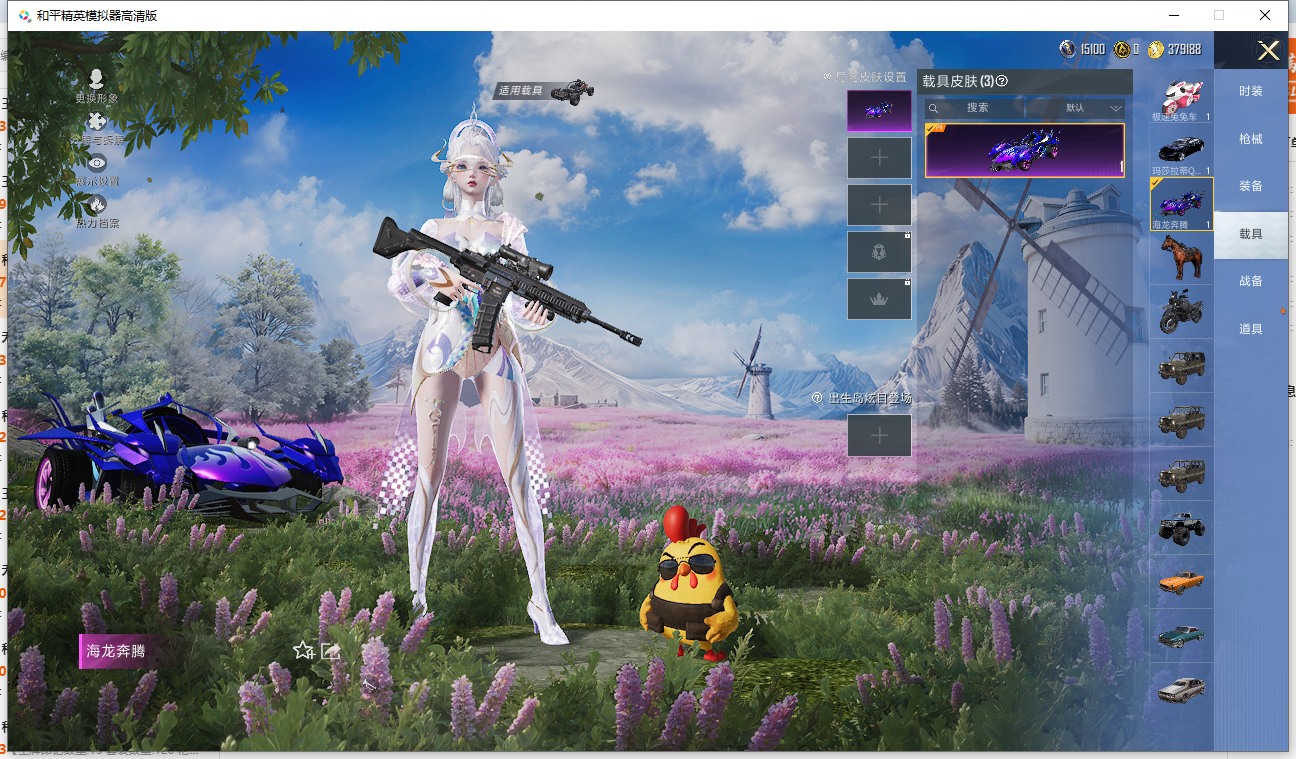Close the warehouse screen with the X
1296x759 pixels.
point(1268,51)
